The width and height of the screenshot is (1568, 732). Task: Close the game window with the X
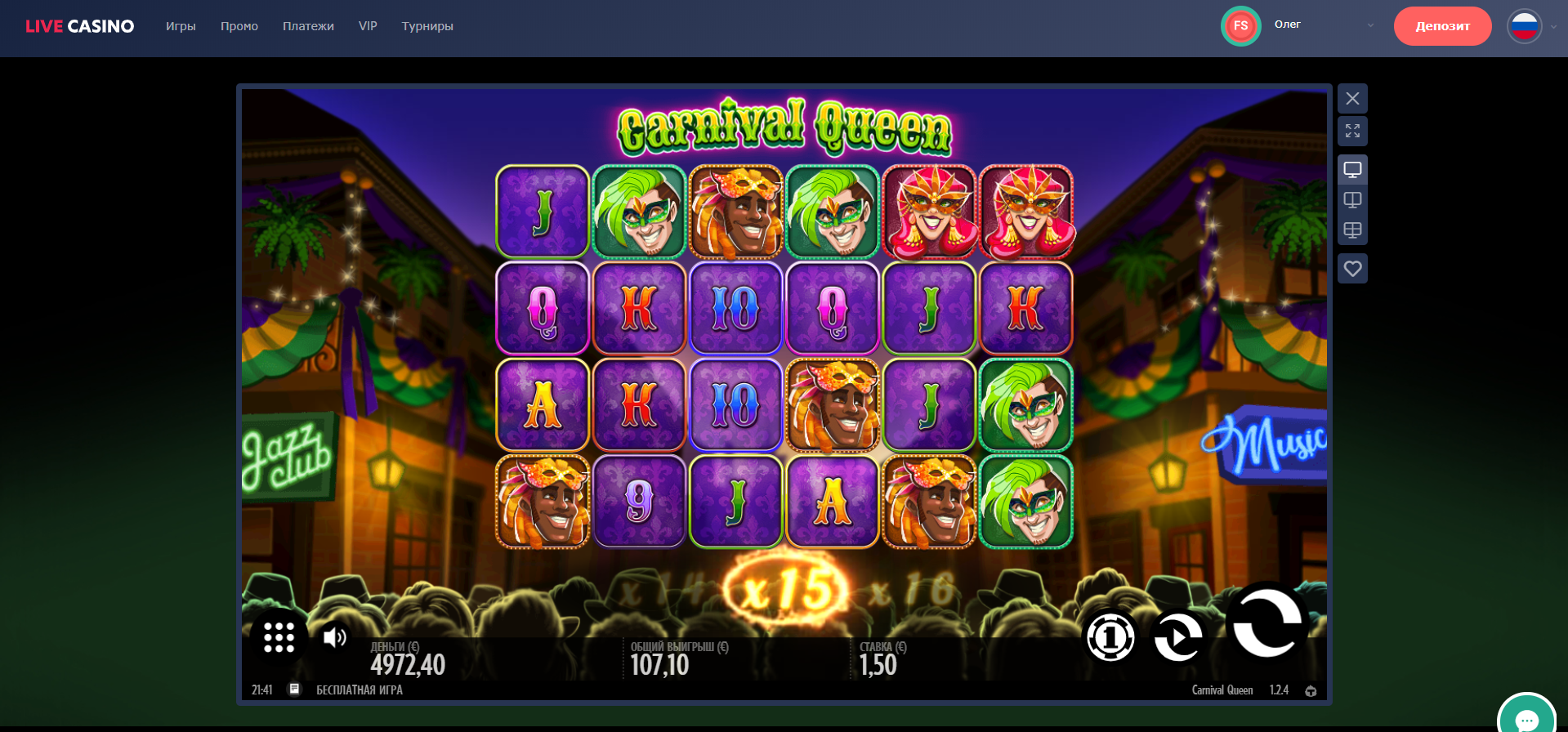1352,99
